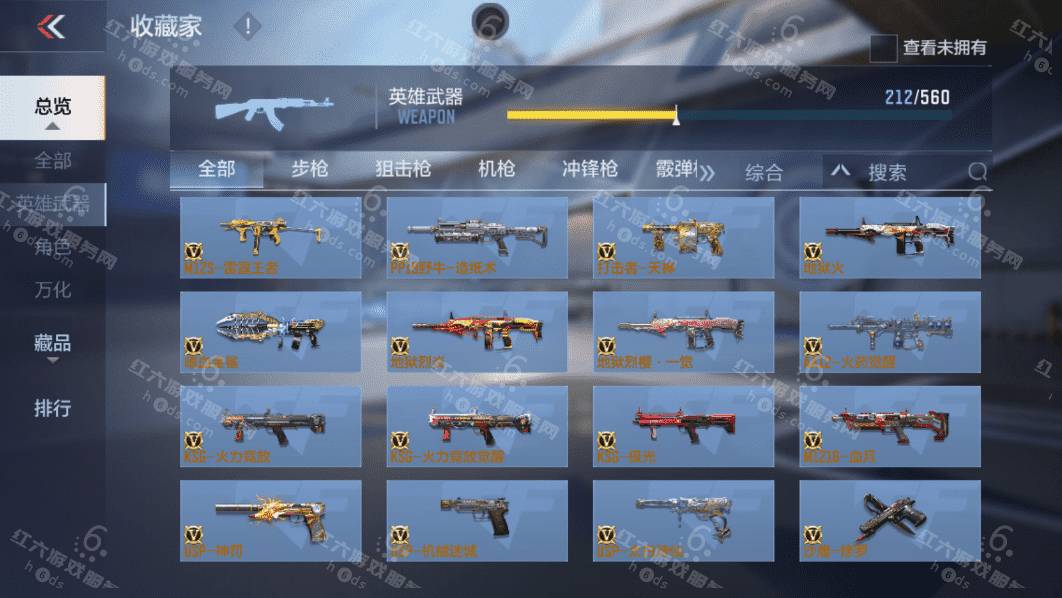Screen dimensions: 1062x598
Task: Open the 综合 sort dropdown
Action: 764,172
